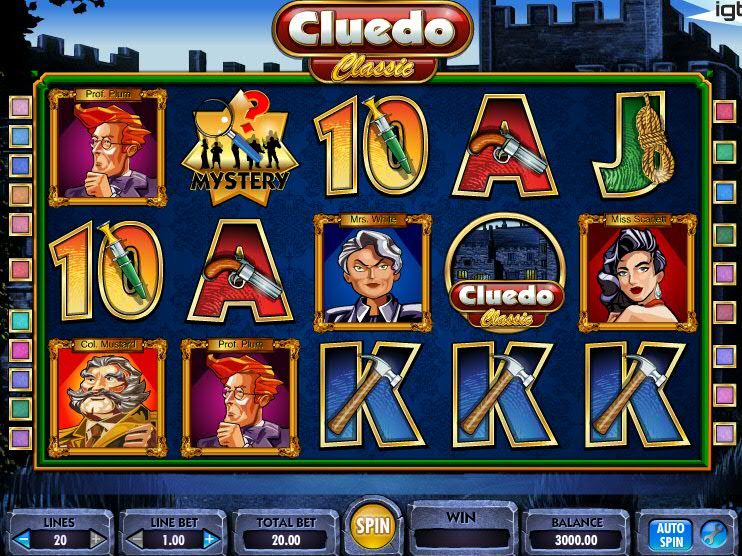Increase the number of lines
Screen dimensions: 742x556
(x=99, y=540)
